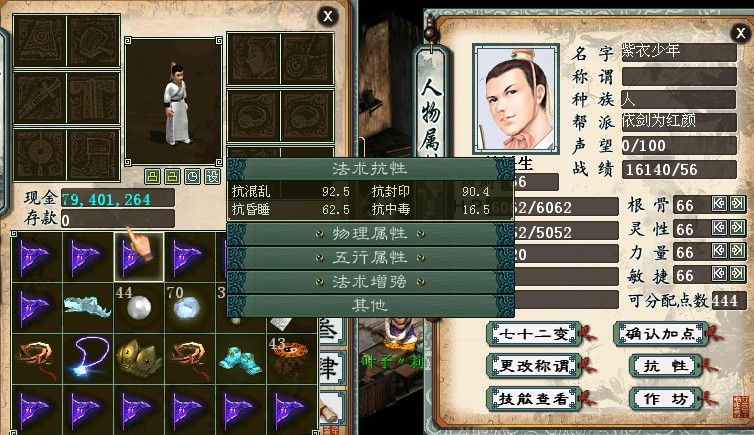The width and height of the screenshot is (754, 435).
Task: Click the 设 settings icon under character preview
Action: (212, 177)
